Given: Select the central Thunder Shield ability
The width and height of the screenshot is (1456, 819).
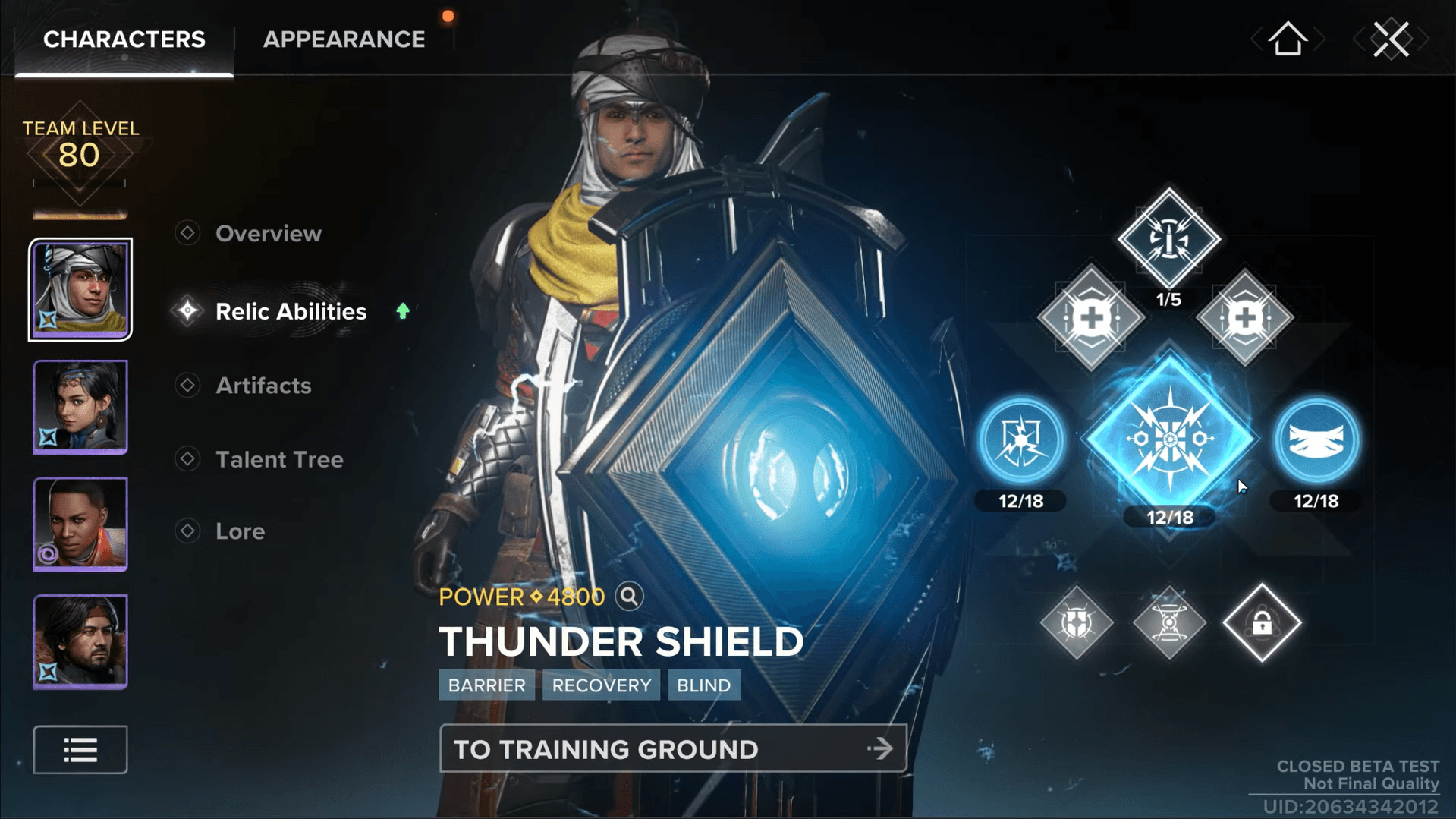Looking at the screenshot, I should (x=1169, y=439).
